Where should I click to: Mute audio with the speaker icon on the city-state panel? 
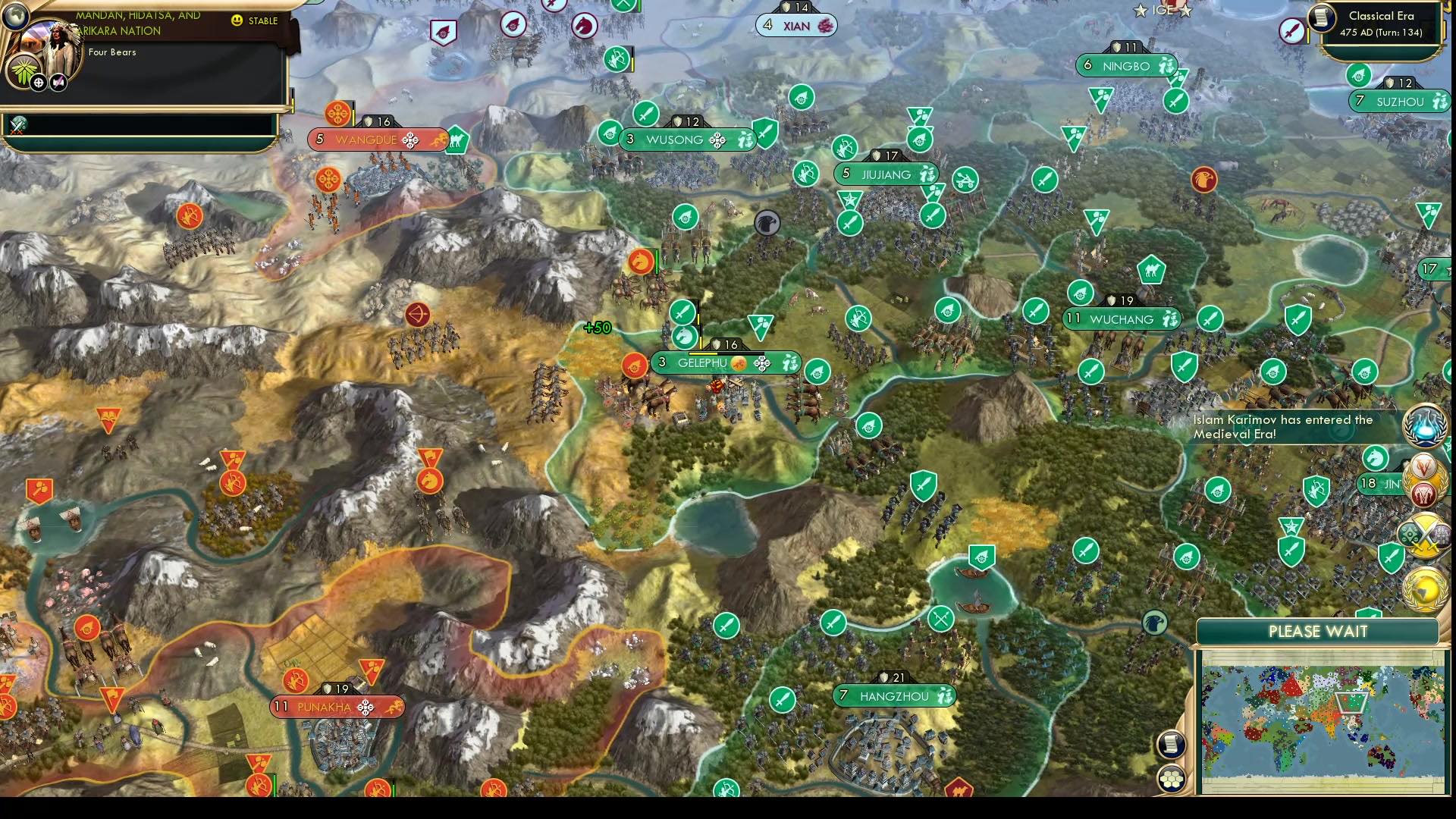(x=58, y=82)
